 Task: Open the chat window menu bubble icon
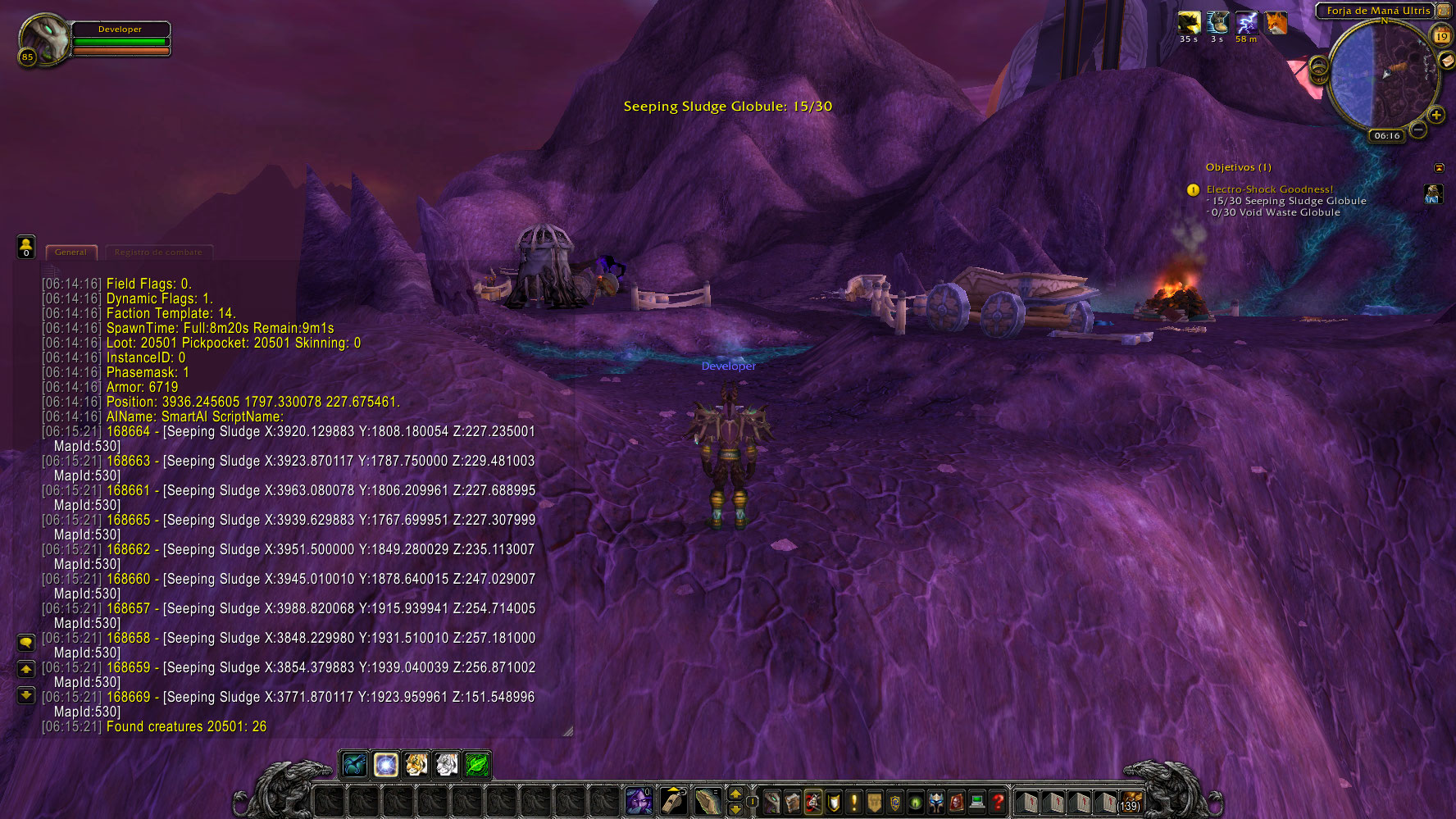point(25,643)
